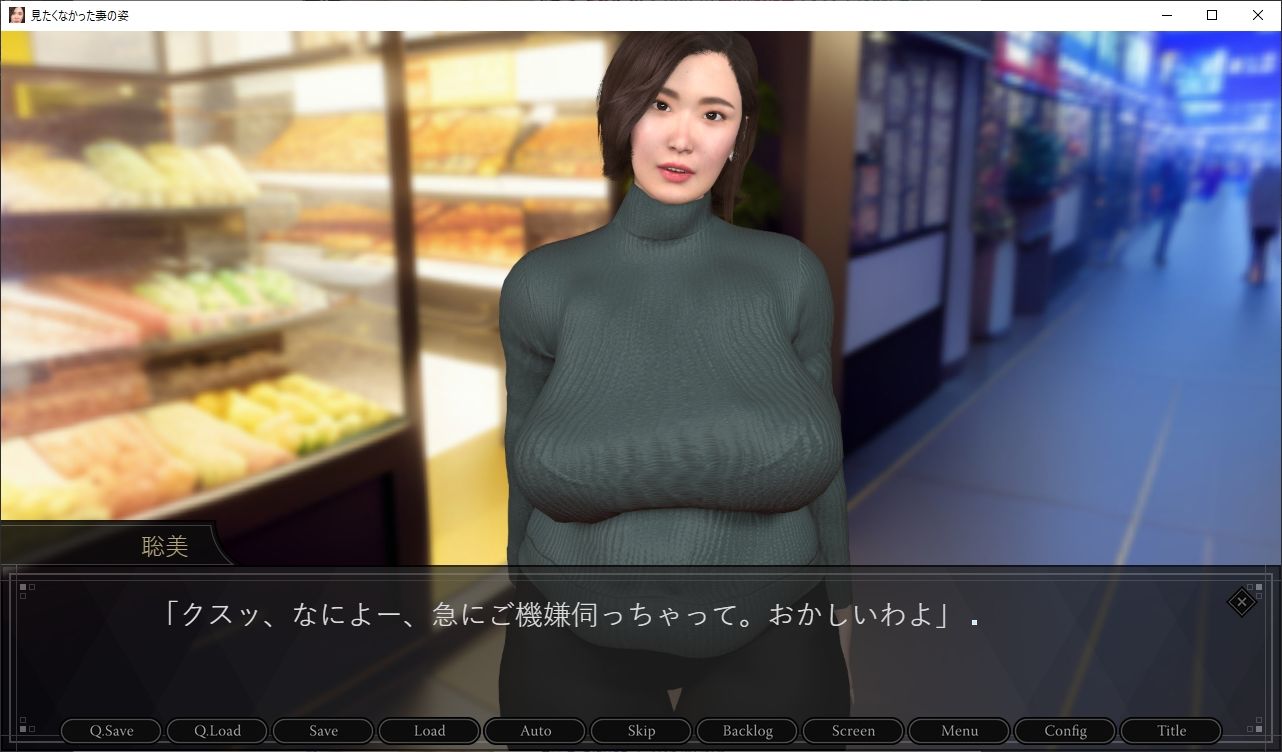Enable Auto read mode

tap(534, 730)
